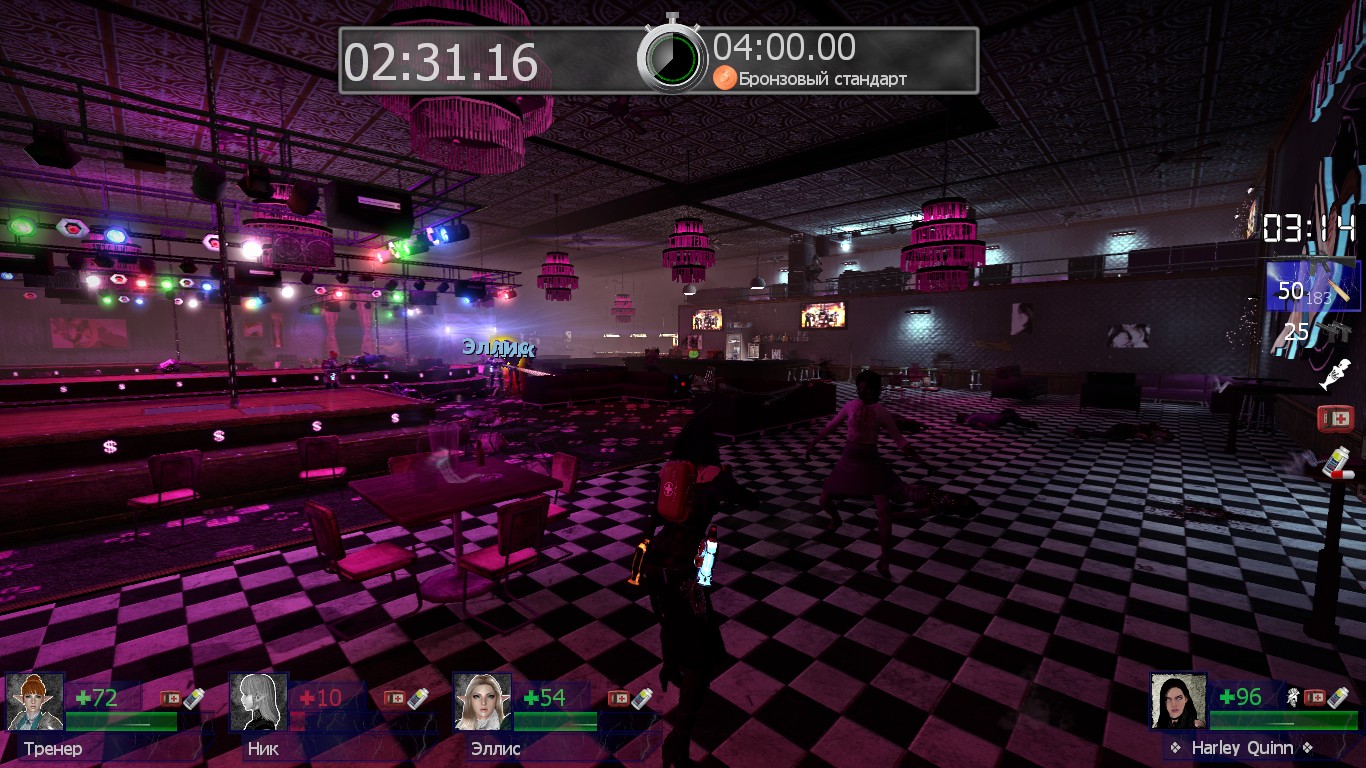
Task: Click the bile jar icon beside Harley Quinn's health
Action: pos(1291,697)
